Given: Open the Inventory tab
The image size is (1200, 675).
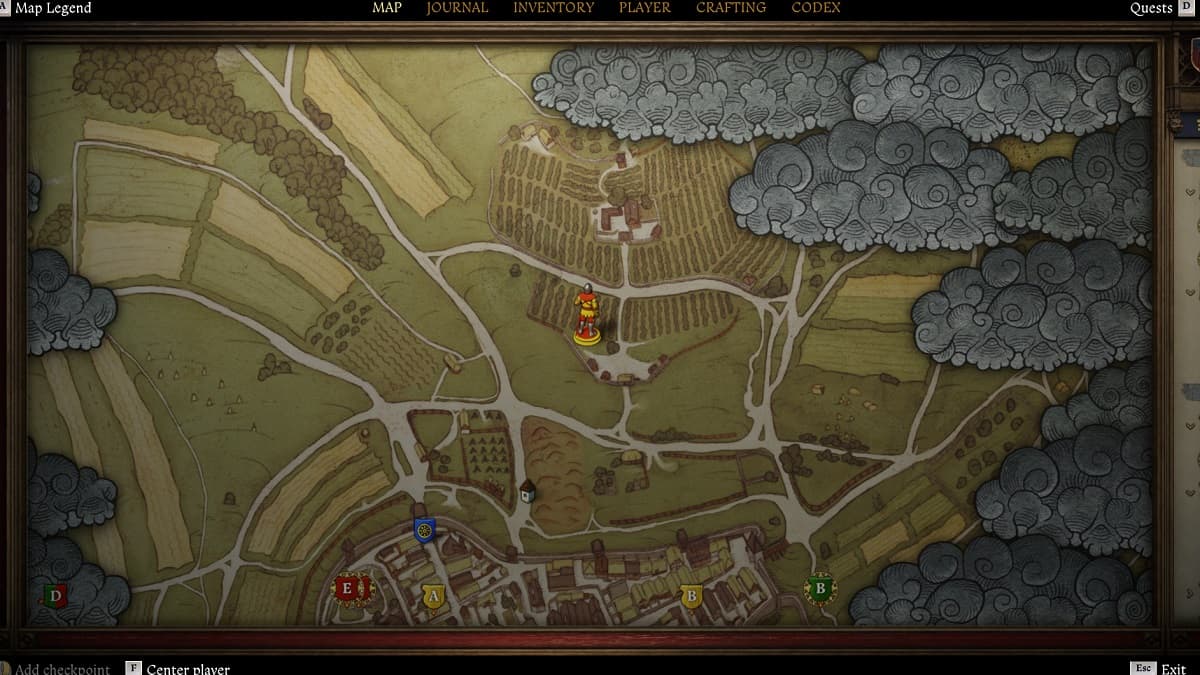Looking at the screenshot, I should point(553,8).
